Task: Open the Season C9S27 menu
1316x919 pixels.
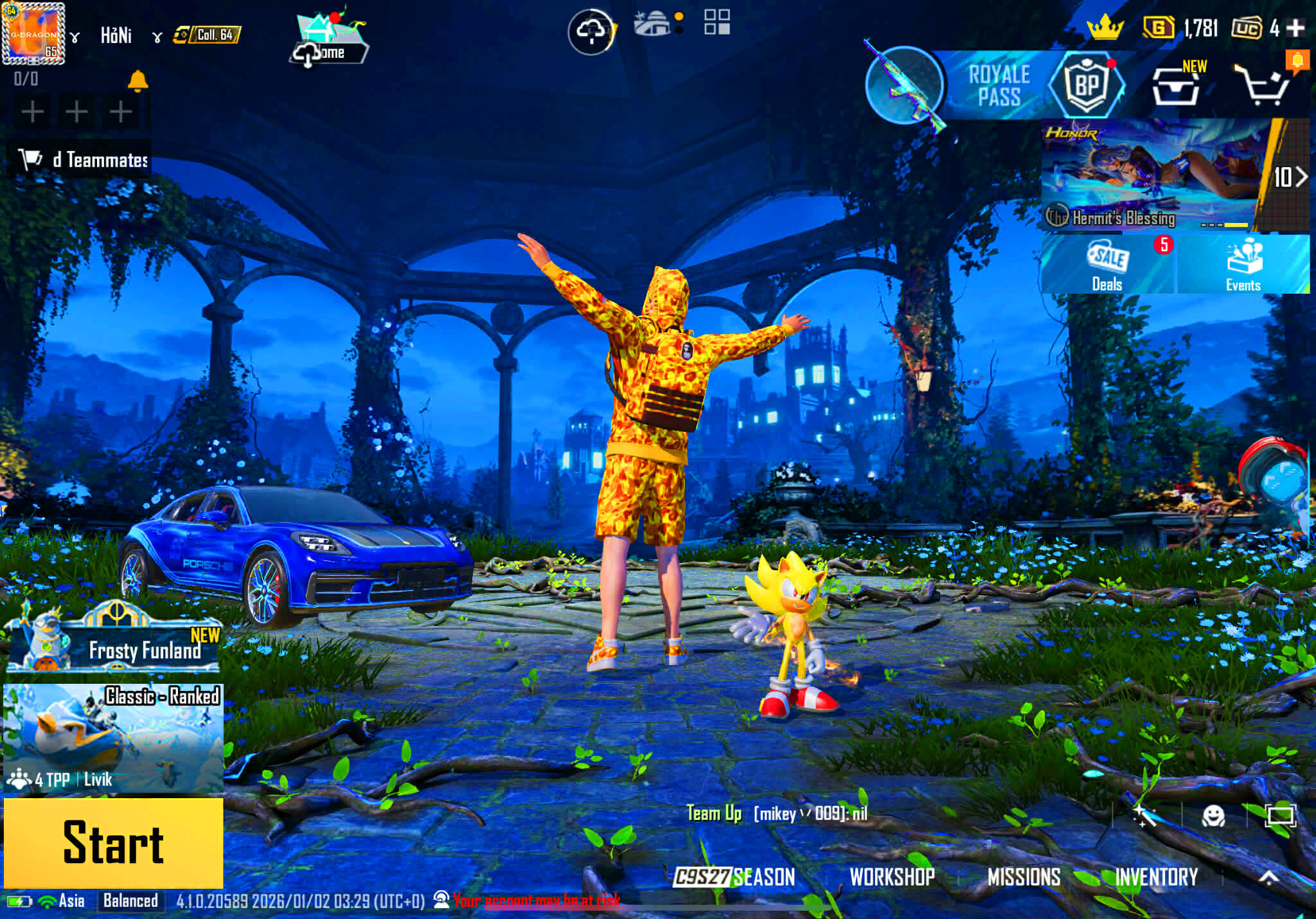Action: coord(734,877)
